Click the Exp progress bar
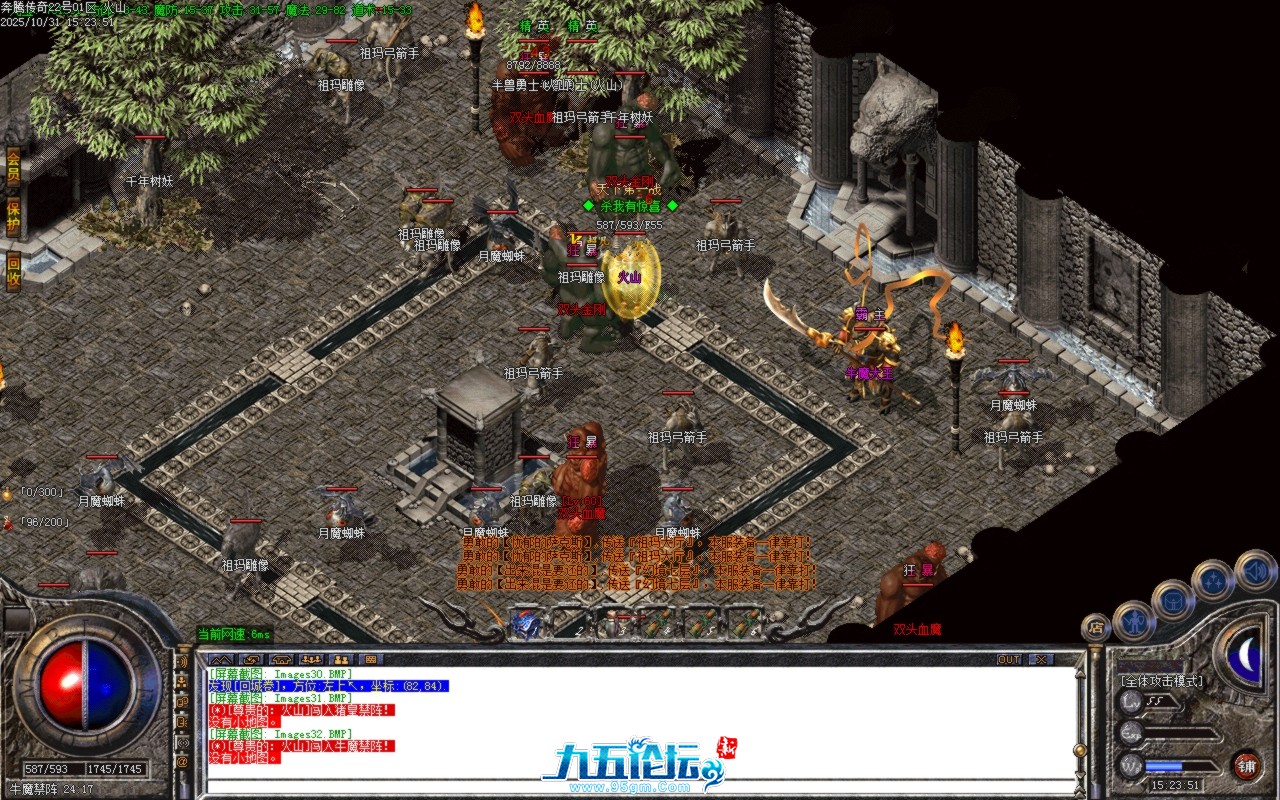Image resolution: width=1280 pixels, height=800 pixels. 1180,733
